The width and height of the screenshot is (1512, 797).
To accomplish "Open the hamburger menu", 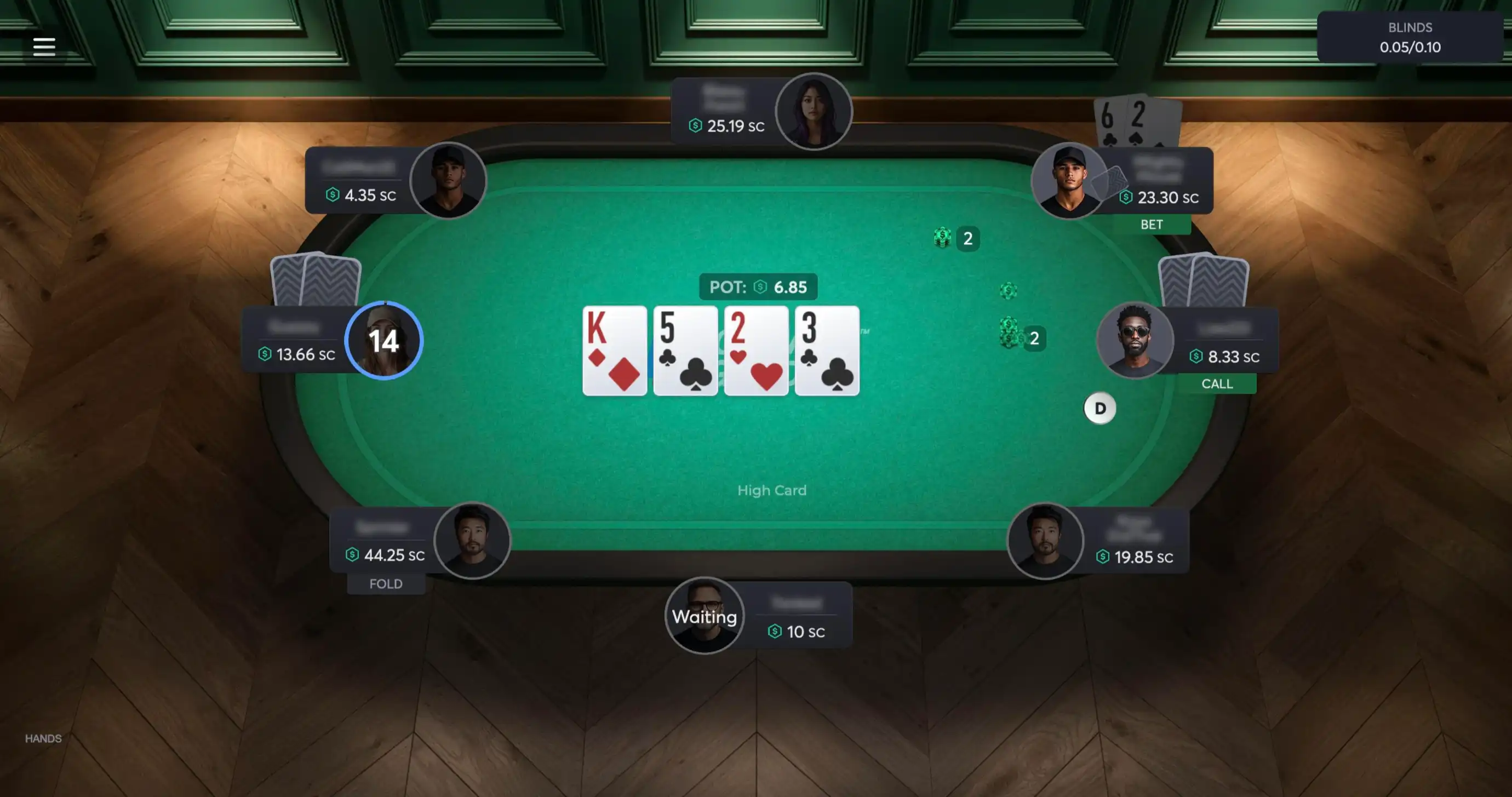I will click(44, 47).
